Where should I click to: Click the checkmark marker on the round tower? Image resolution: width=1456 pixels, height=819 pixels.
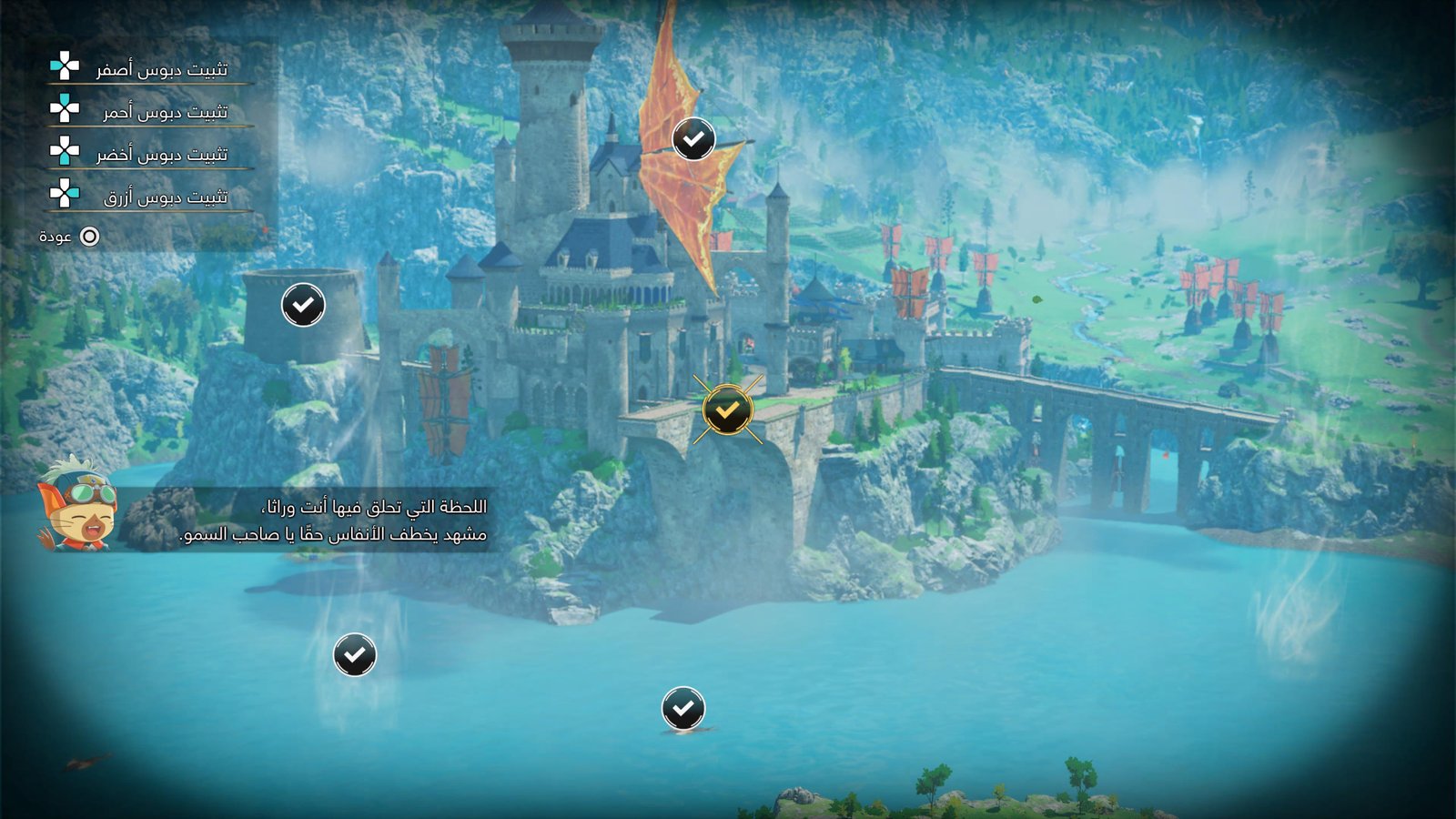[303, 304]
